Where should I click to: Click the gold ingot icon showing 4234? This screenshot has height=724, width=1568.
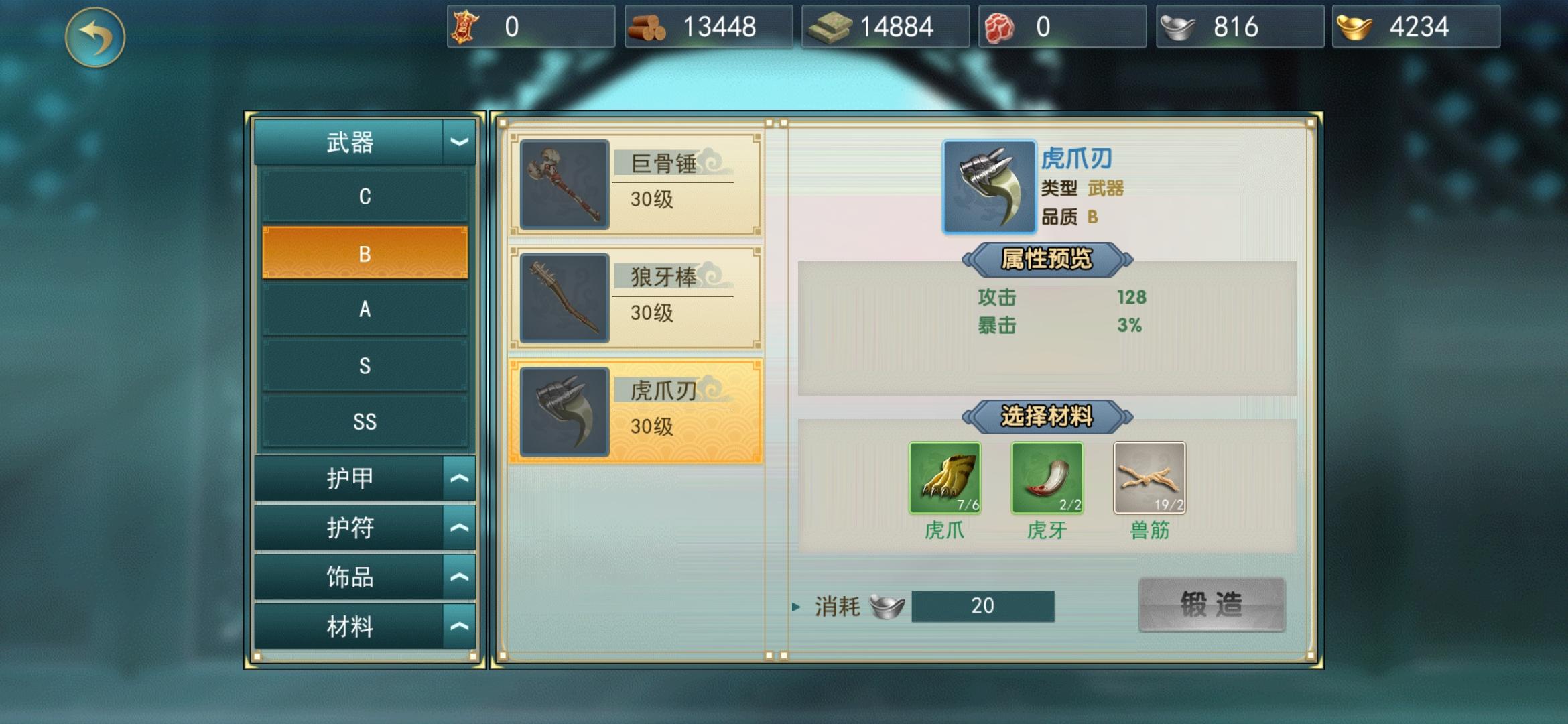click(1354, 25)
